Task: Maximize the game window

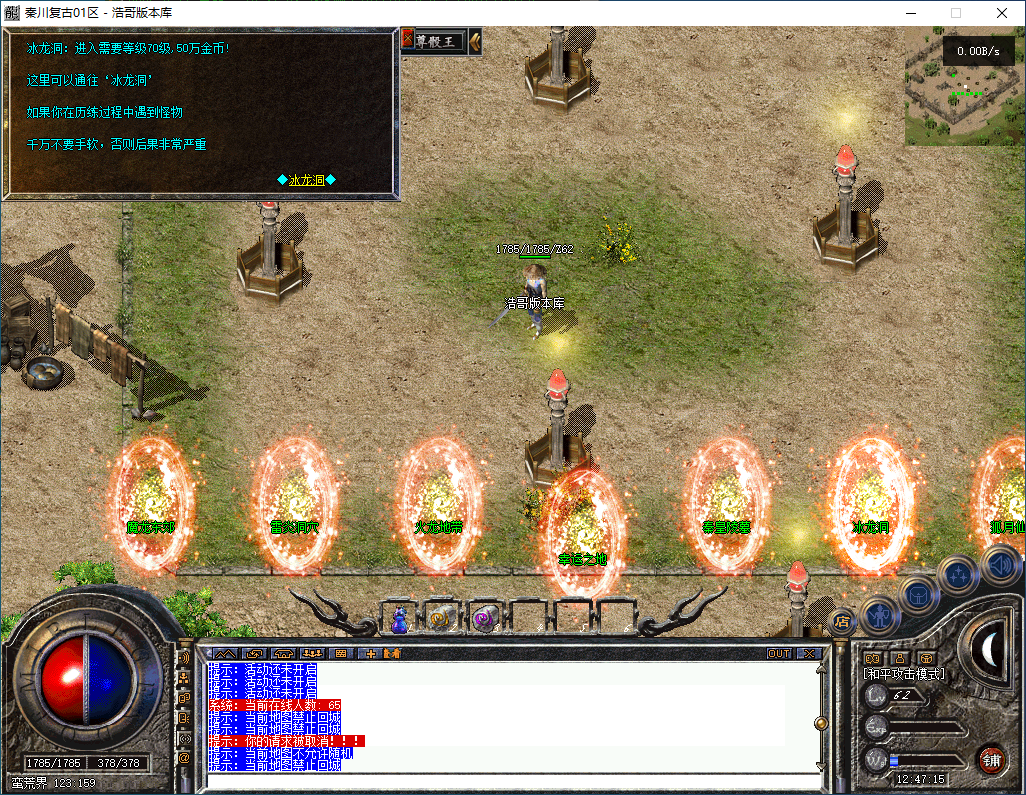Action: pos(955,13)
